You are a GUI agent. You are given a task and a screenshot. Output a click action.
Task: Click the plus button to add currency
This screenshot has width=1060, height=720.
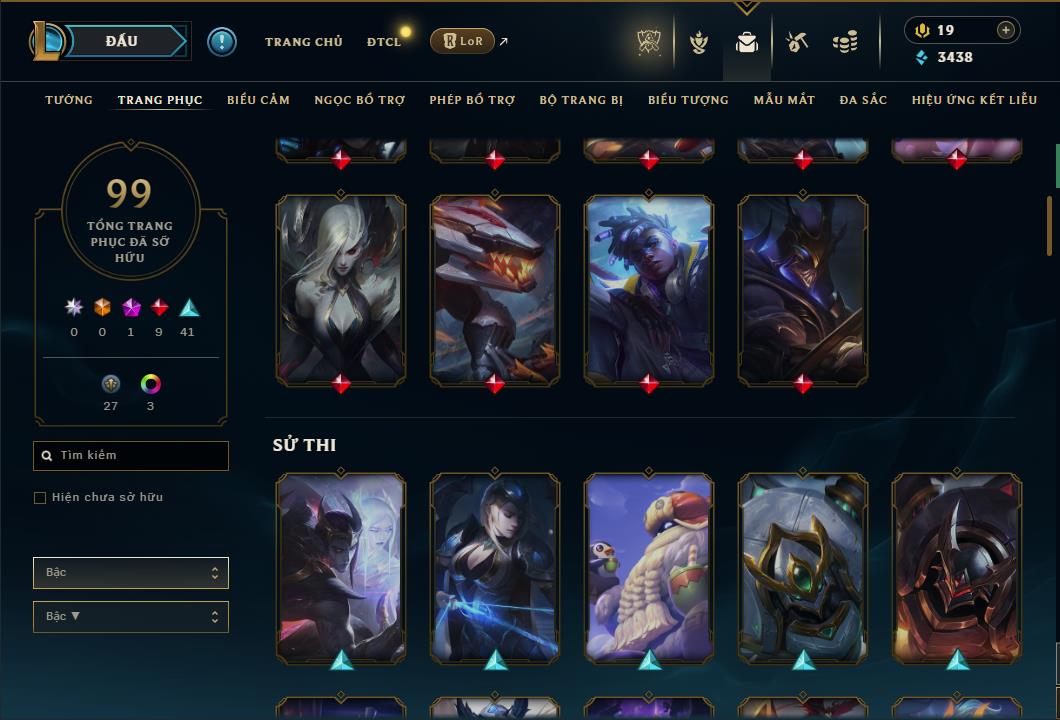(1005, 30)
